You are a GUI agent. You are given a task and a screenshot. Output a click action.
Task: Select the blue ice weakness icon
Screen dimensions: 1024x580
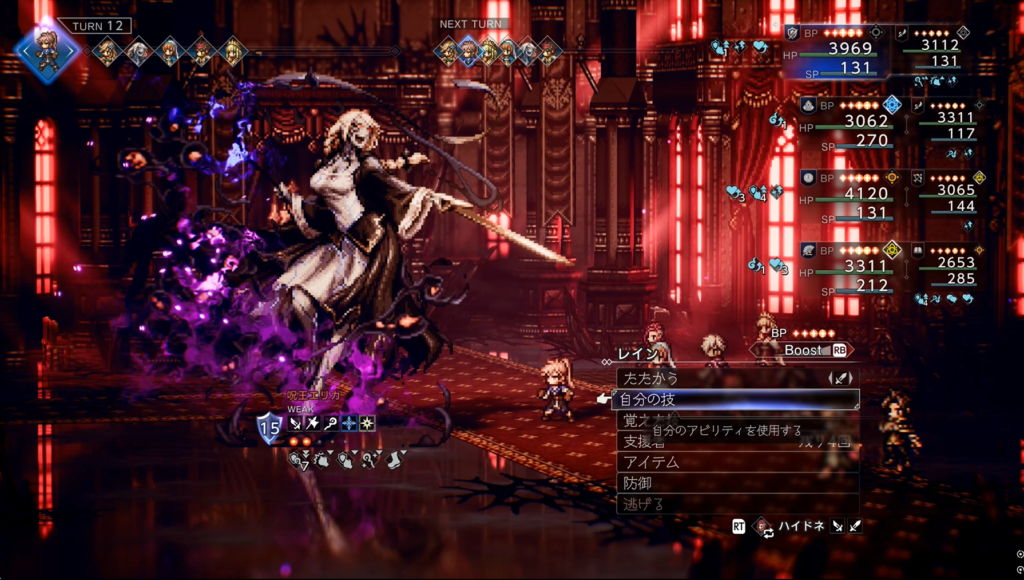(x=350, y=424)
